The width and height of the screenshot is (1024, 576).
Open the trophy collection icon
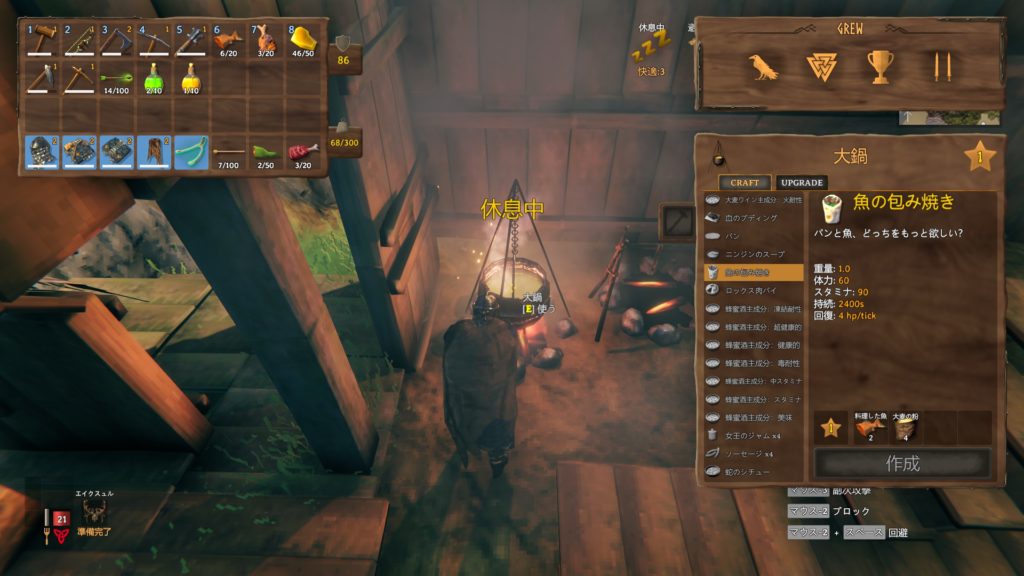tap(881, 67)
